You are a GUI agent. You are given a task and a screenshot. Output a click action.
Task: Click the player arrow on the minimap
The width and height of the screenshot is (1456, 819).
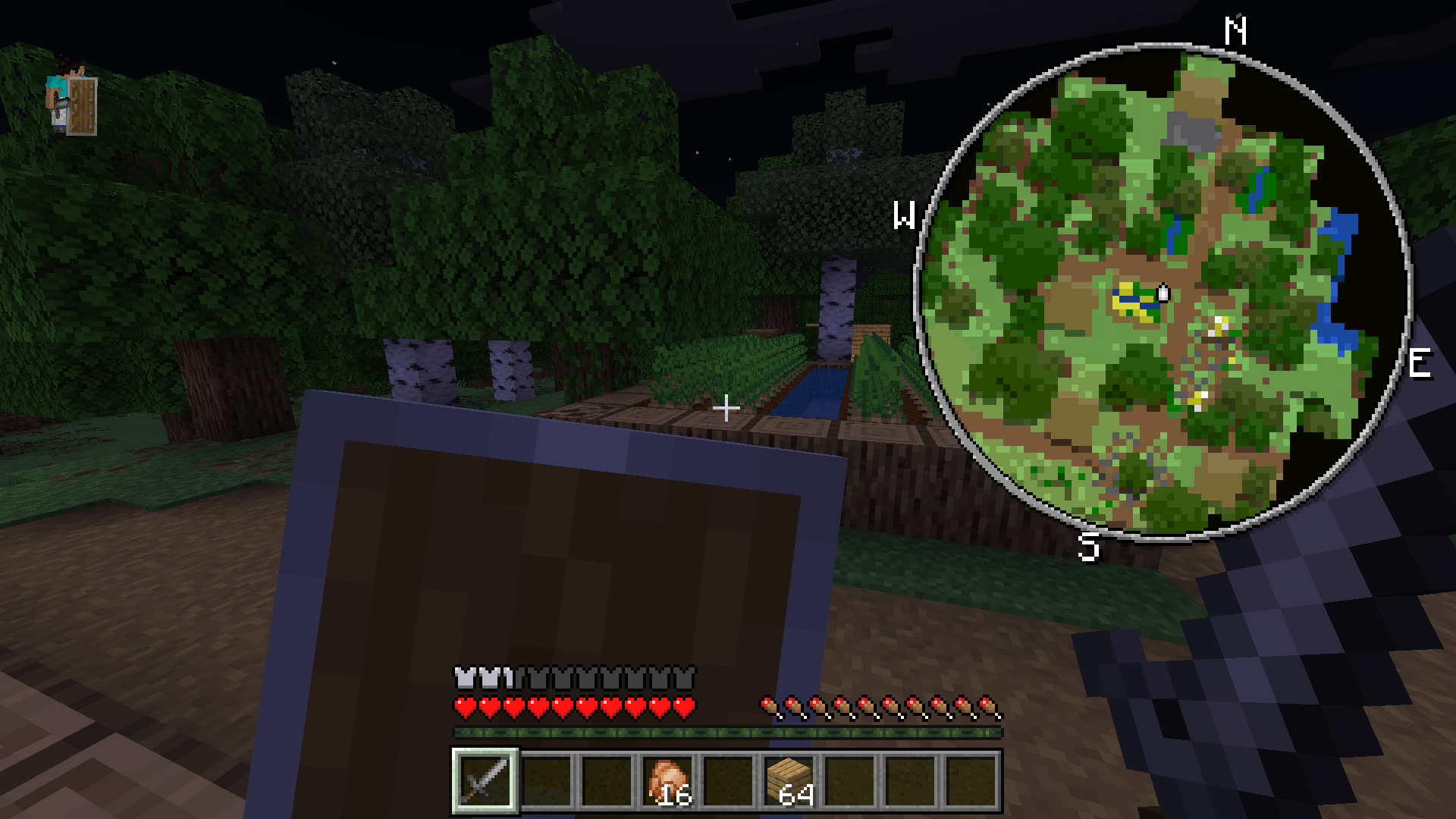pyautogui.click(x=1163, y=292)
